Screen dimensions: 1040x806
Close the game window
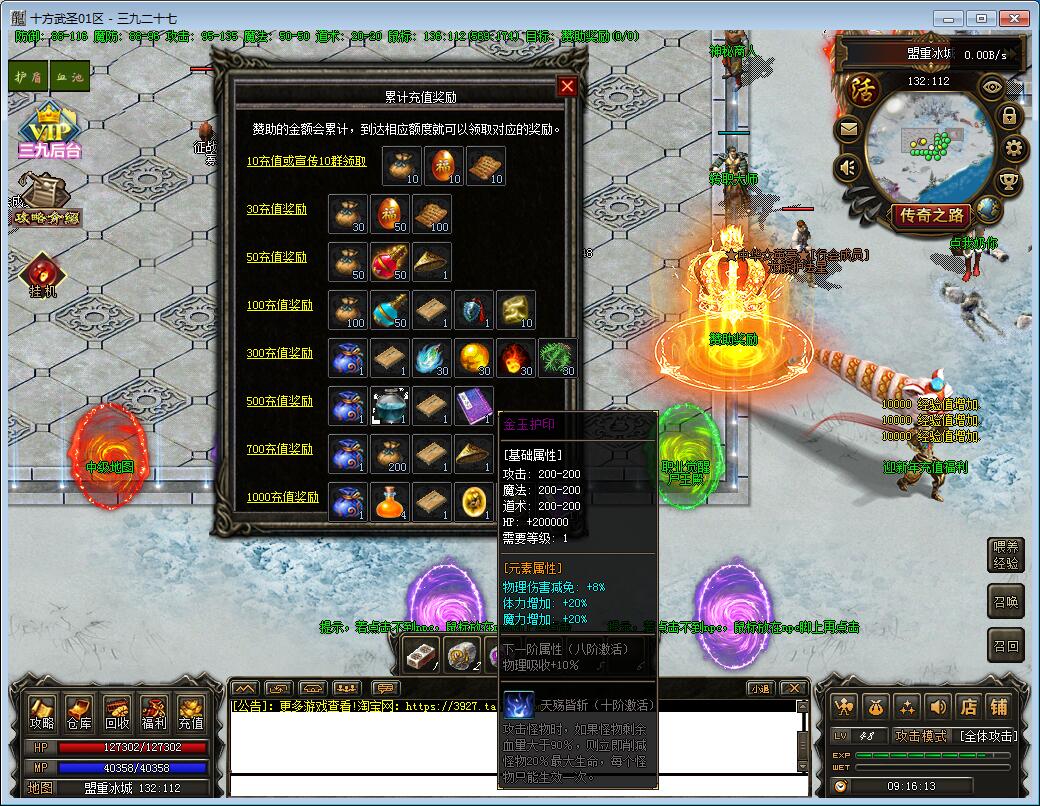[1014, 18]
